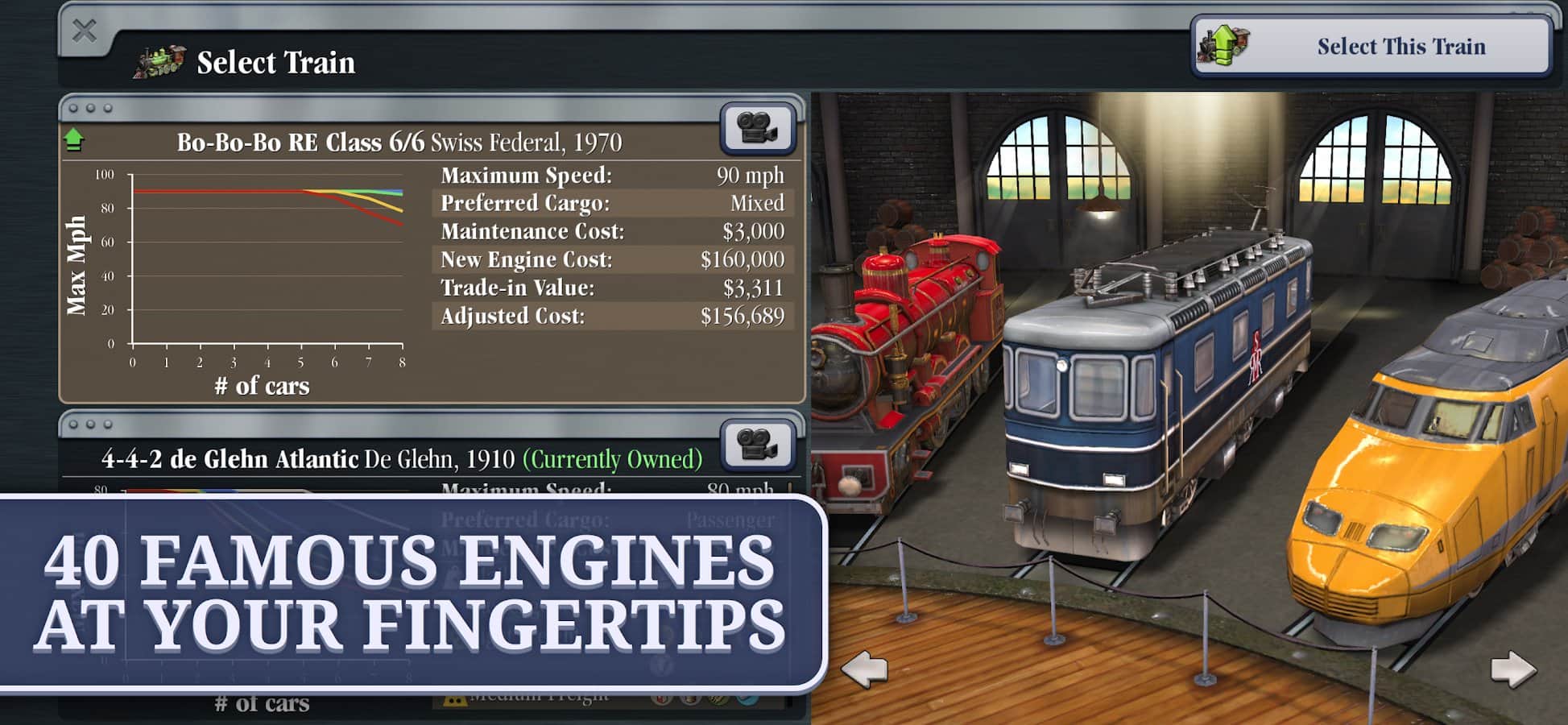The width and height of the screenshot is (1568, 725).
Task: Show the next train with right arrow
Action: (x=1512, y=669)
